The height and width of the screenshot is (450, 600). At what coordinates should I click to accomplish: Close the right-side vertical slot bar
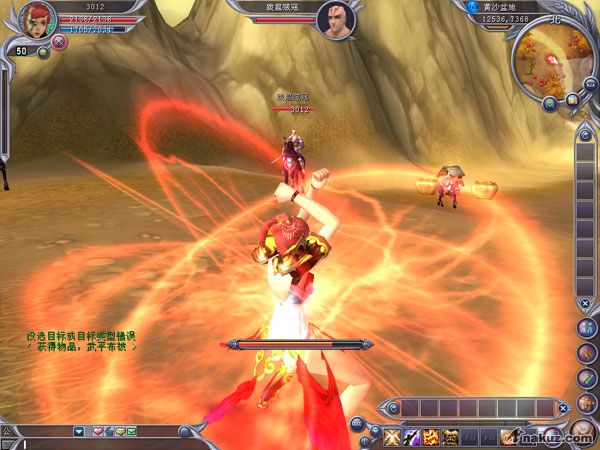[x=585, y=302]
